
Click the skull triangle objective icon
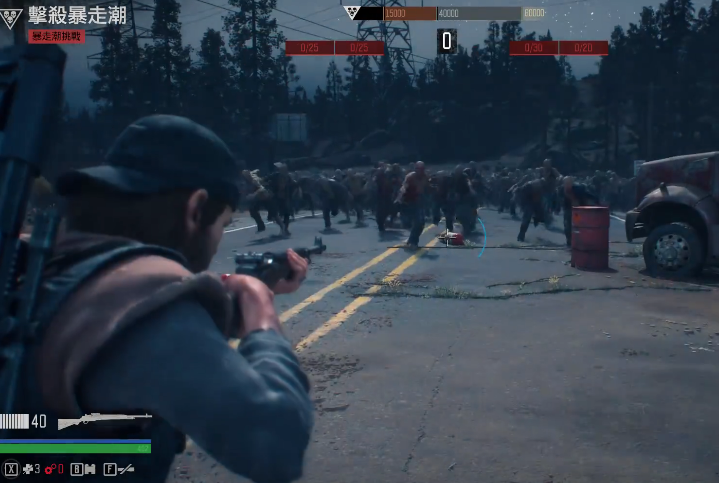click(12, 15)
